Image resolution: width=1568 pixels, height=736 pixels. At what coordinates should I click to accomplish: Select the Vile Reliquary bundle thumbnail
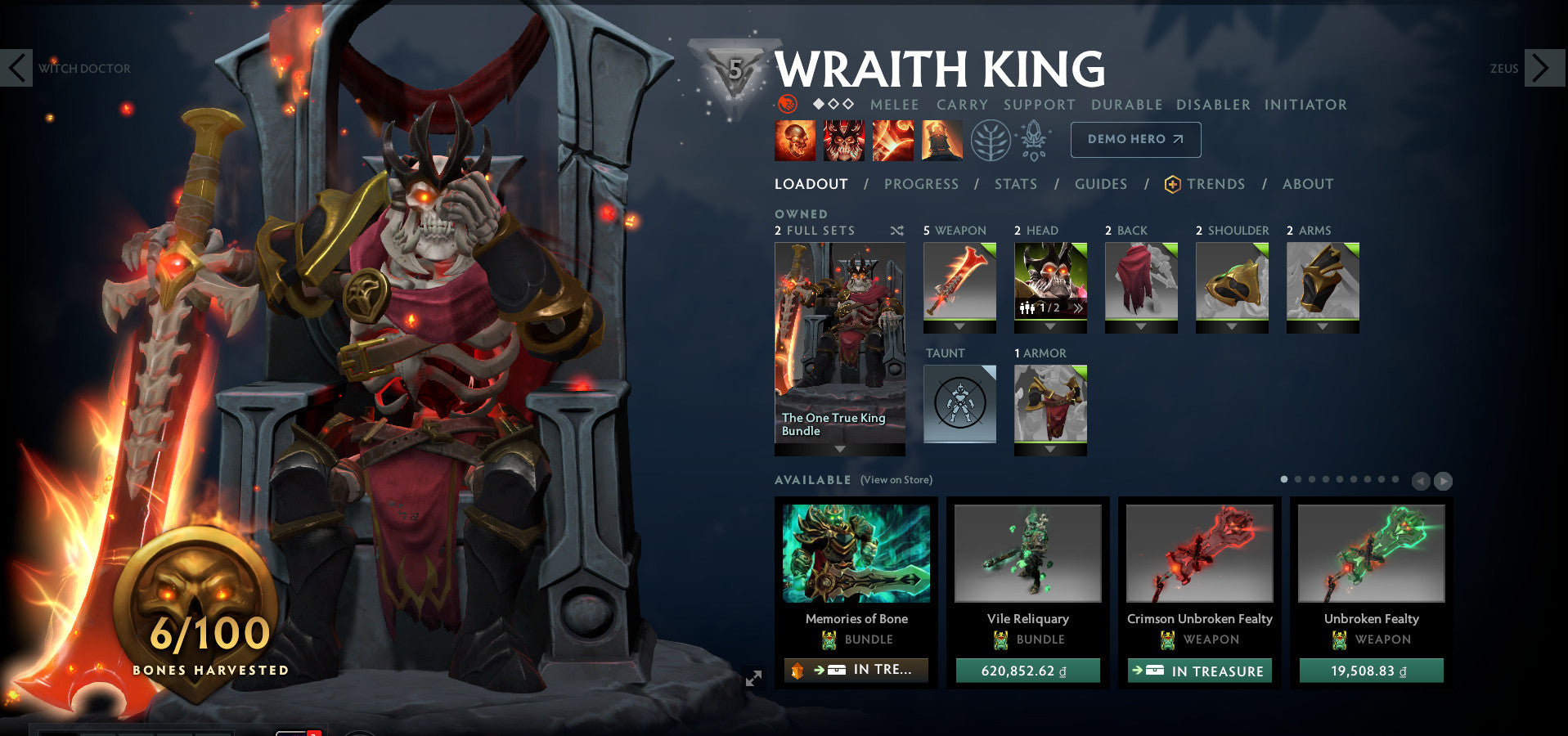tap(1027, 554)
